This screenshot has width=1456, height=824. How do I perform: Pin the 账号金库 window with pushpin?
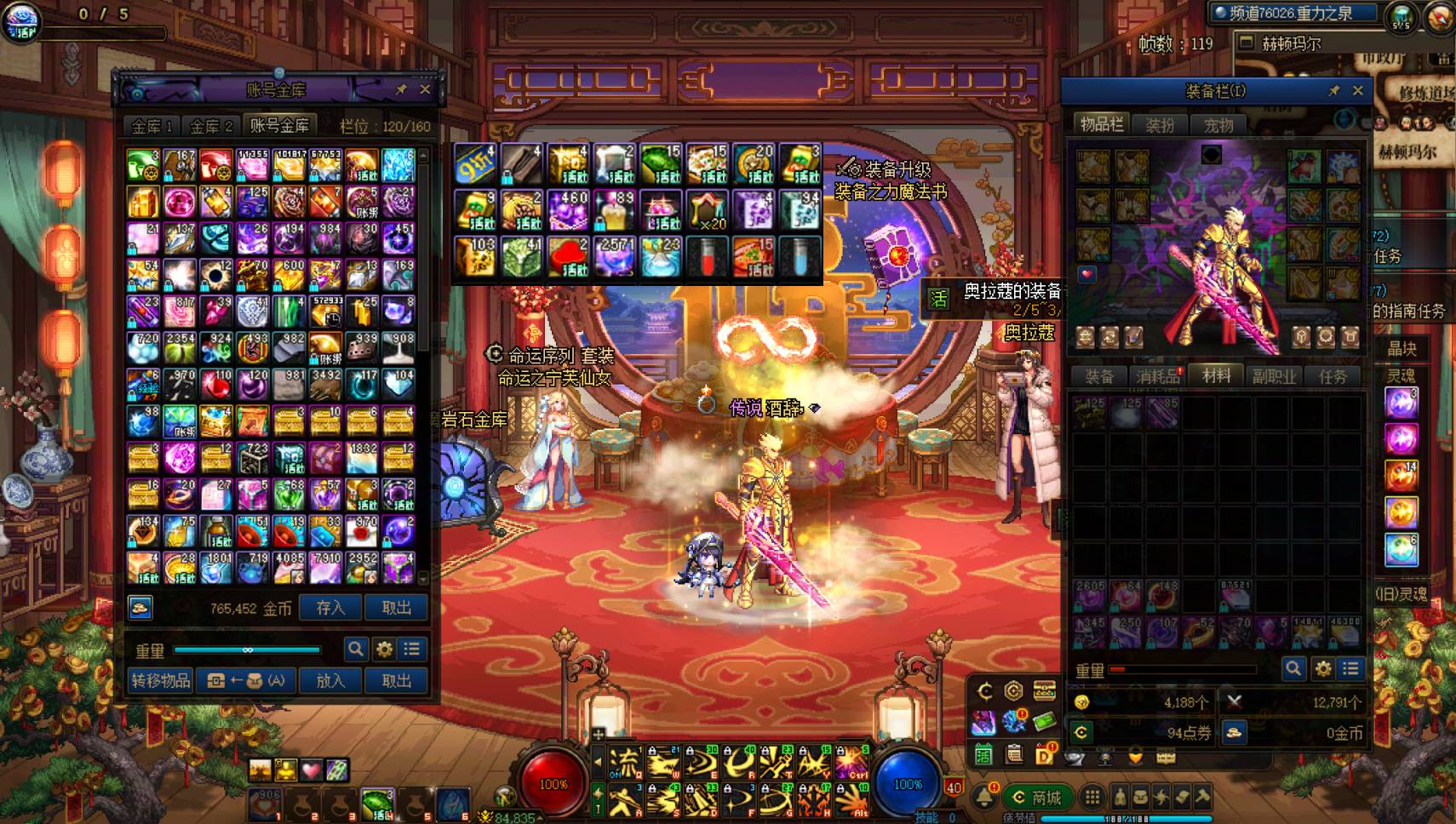(x=401, y=89)
